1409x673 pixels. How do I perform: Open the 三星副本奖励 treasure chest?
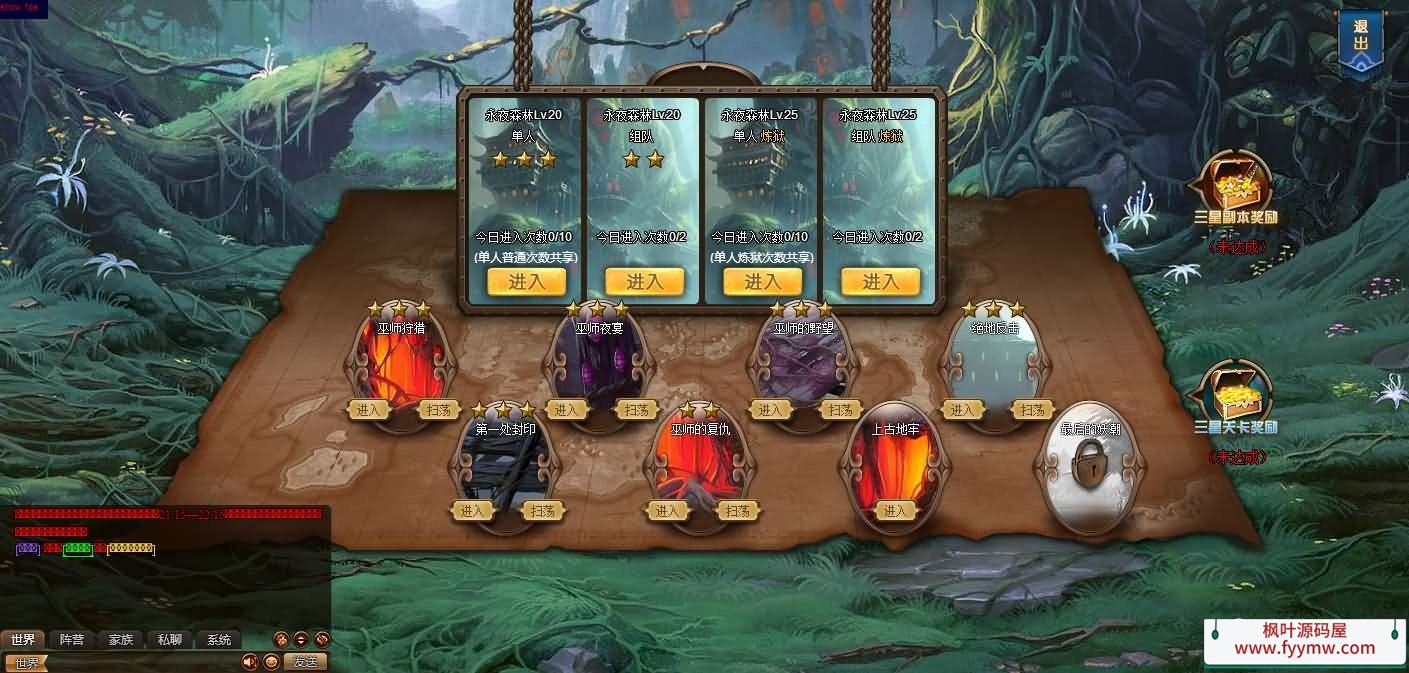click(x=1236, y=187)
